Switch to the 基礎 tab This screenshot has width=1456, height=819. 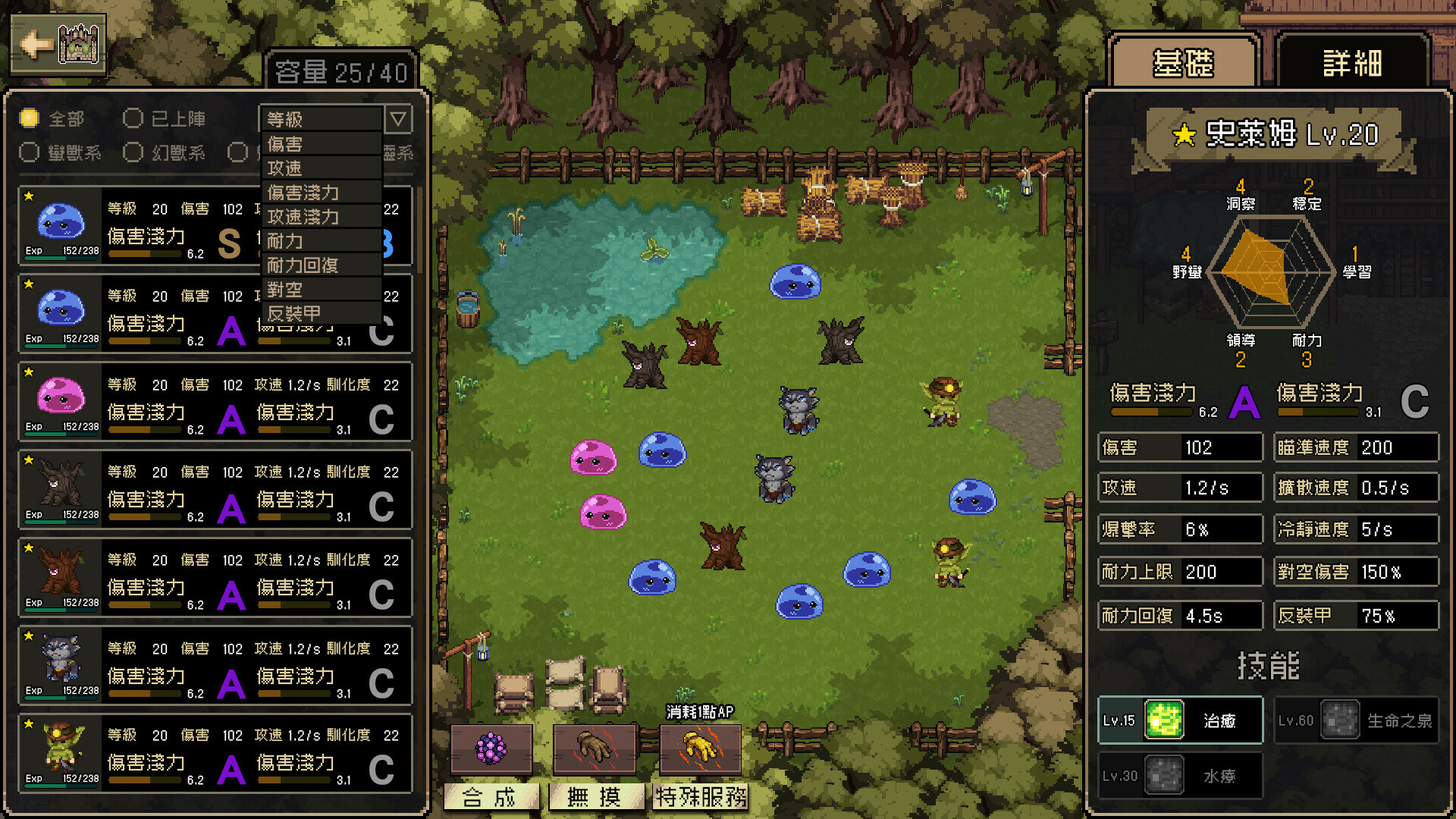pyautogui.click(x=1183, y=63)
